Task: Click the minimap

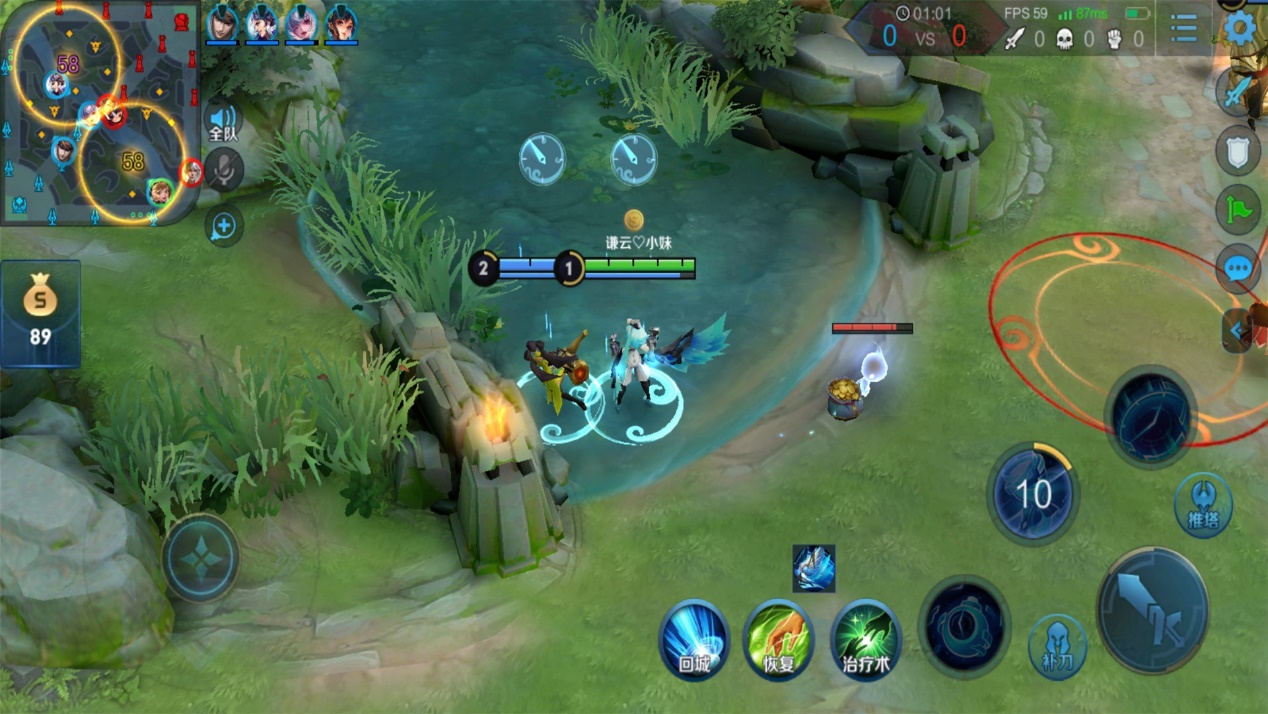Action: (x=100, y=112)
